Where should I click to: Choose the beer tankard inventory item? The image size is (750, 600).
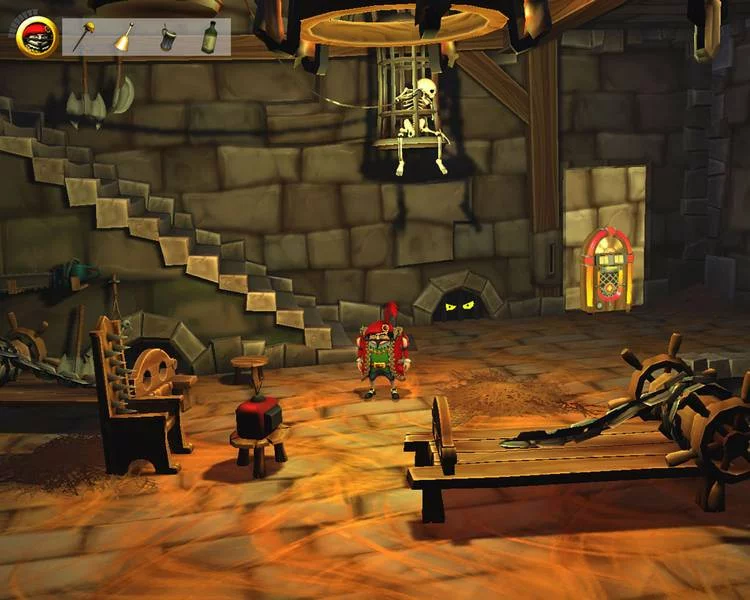point(167,38)
